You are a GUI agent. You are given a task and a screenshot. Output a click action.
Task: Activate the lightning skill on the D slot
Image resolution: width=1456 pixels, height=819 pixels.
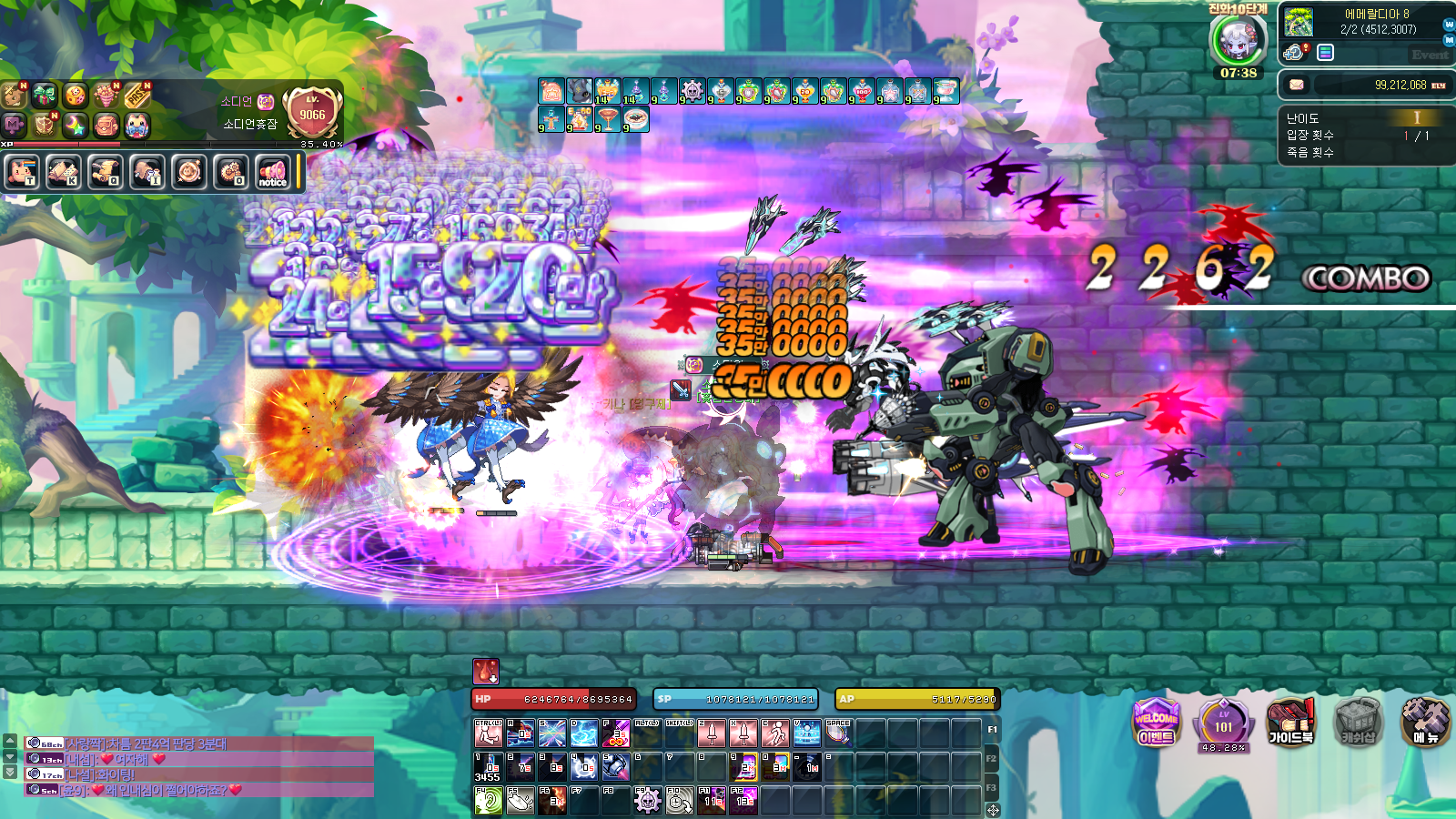click(x=583, y=733)
